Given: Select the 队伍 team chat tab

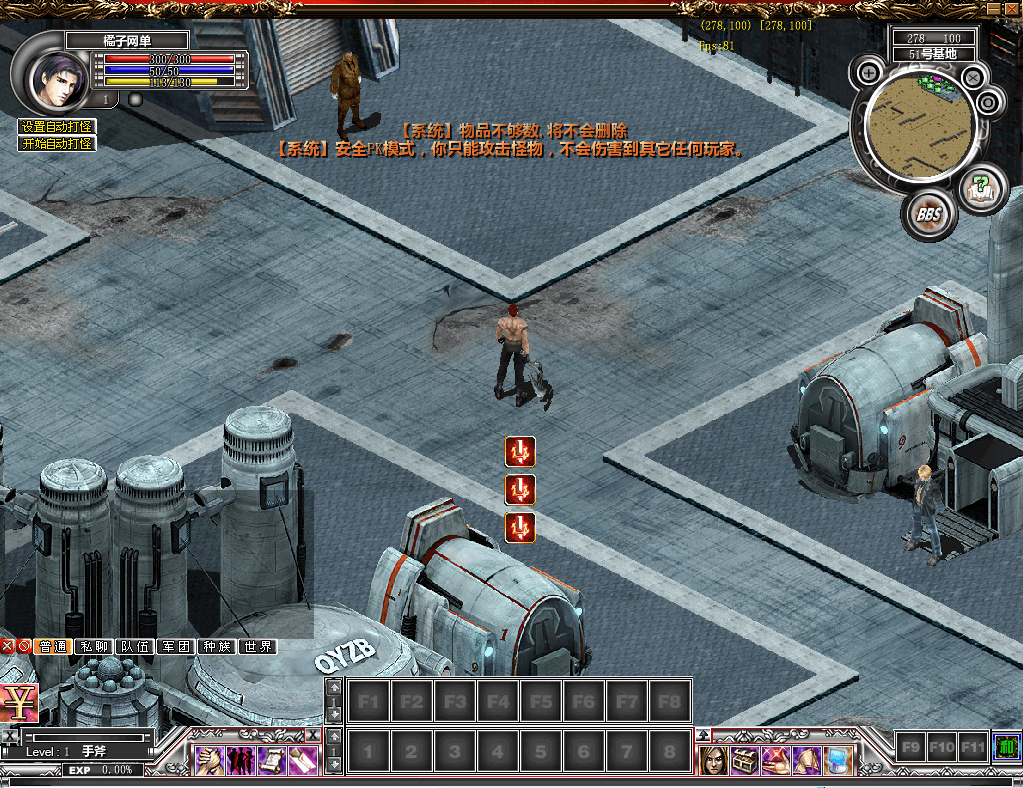Looking at the screenshot, I should click(135, 647).
